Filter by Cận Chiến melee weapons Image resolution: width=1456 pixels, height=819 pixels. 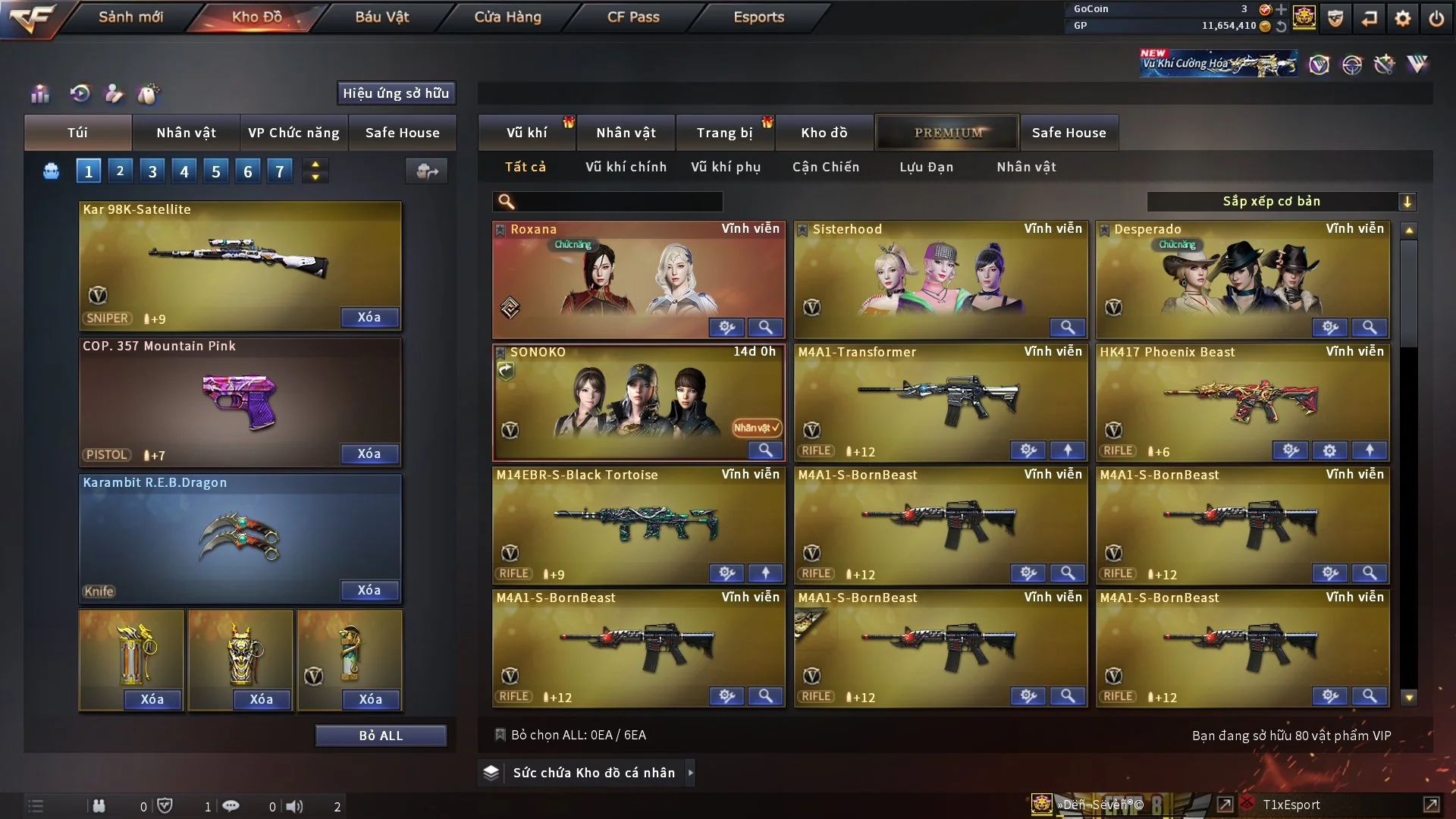click(826, 167)
